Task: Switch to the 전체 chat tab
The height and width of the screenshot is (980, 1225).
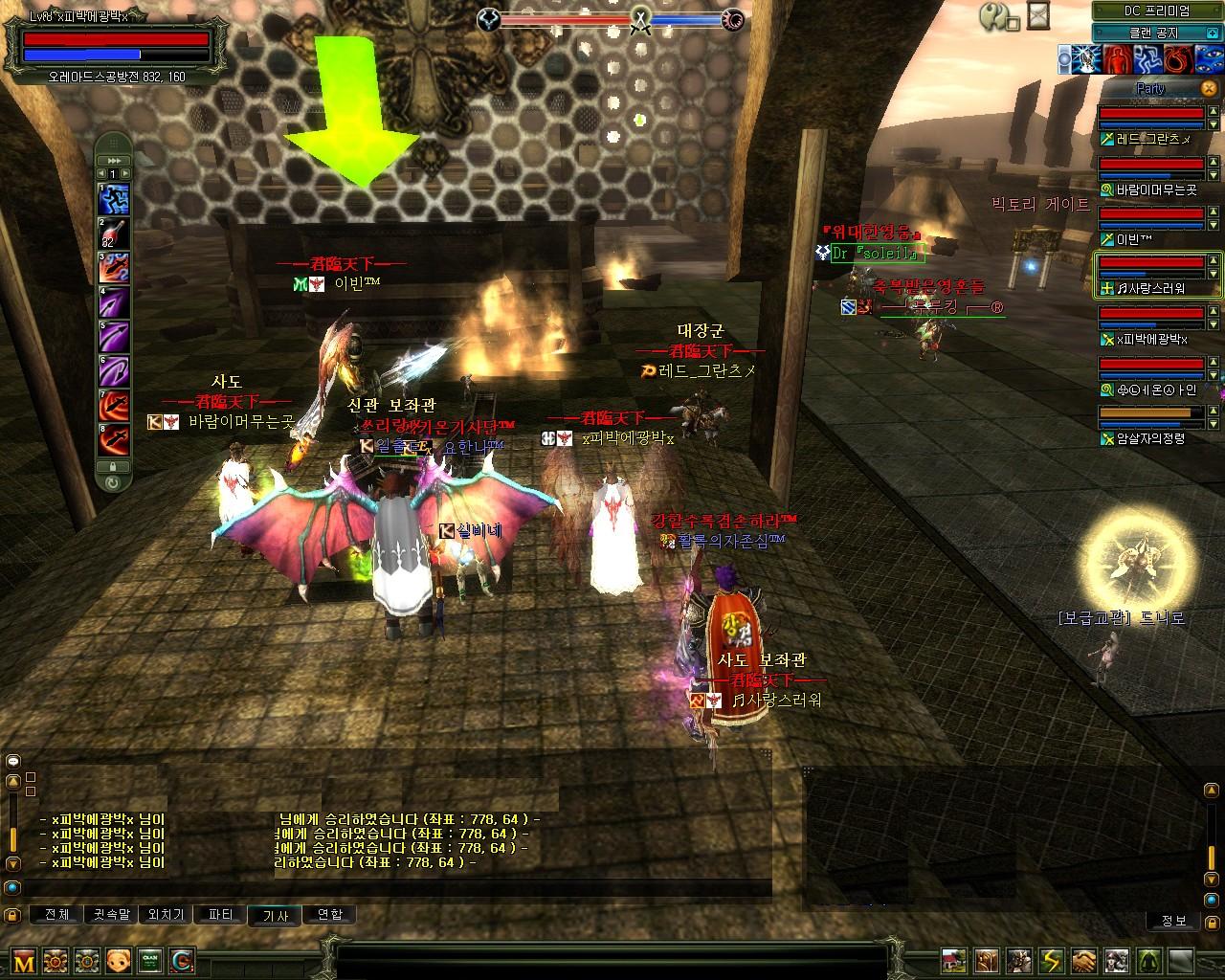Action: click(x=57, y=915)
